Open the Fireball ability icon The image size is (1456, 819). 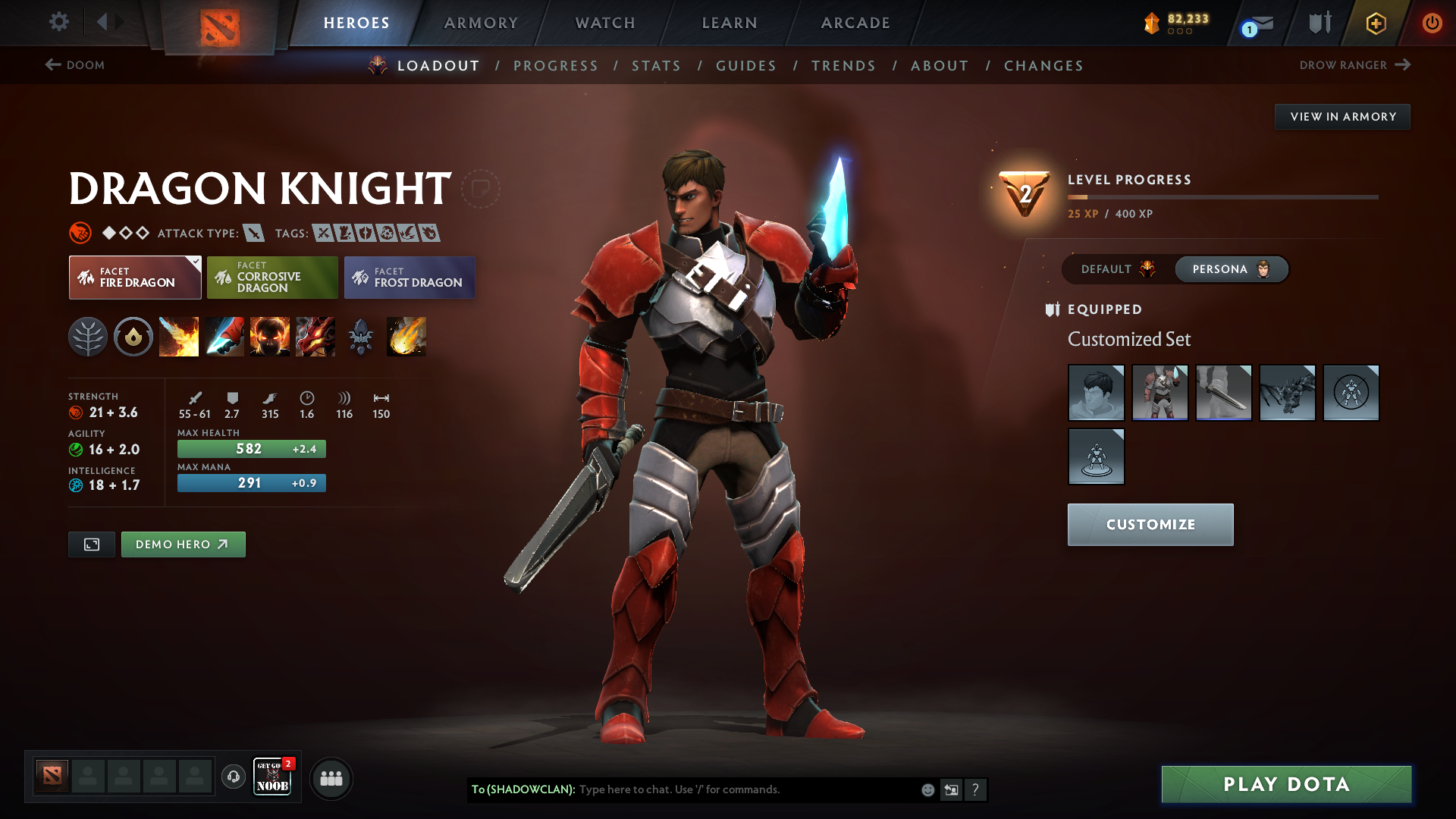click(x=406, y=337)
